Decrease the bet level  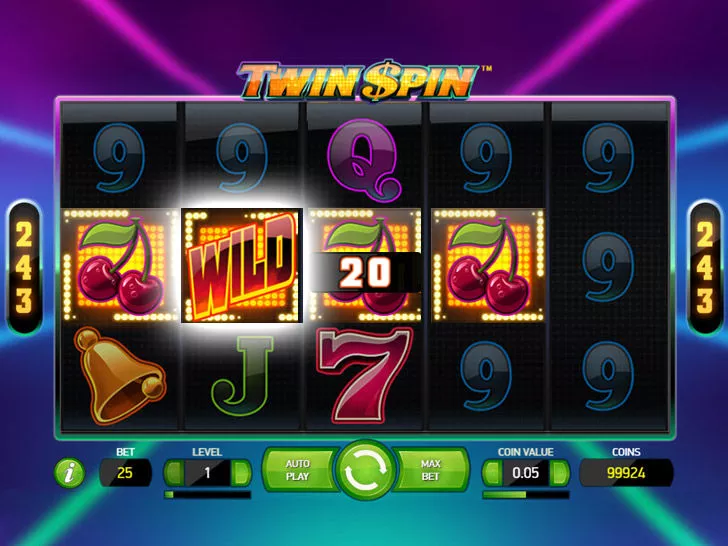[x=173, y=473]
